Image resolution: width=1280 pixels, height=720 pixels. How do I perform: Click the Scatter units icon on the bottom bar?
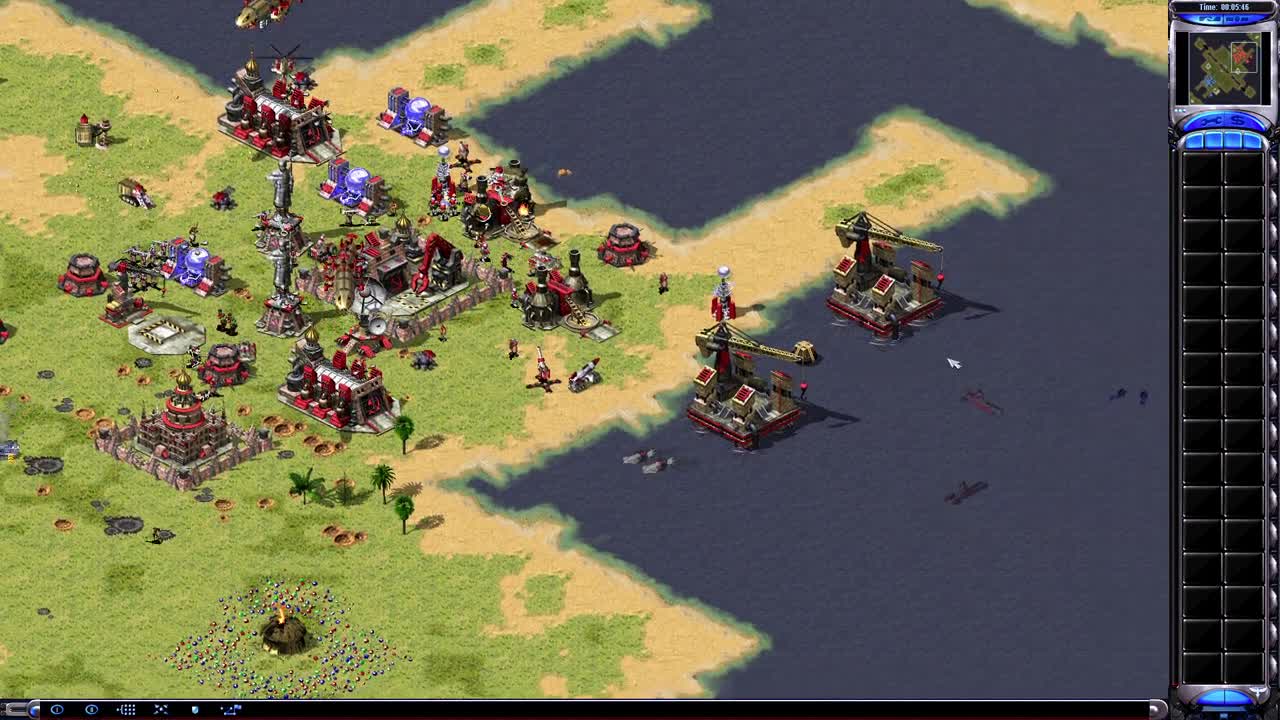[161, 709]
